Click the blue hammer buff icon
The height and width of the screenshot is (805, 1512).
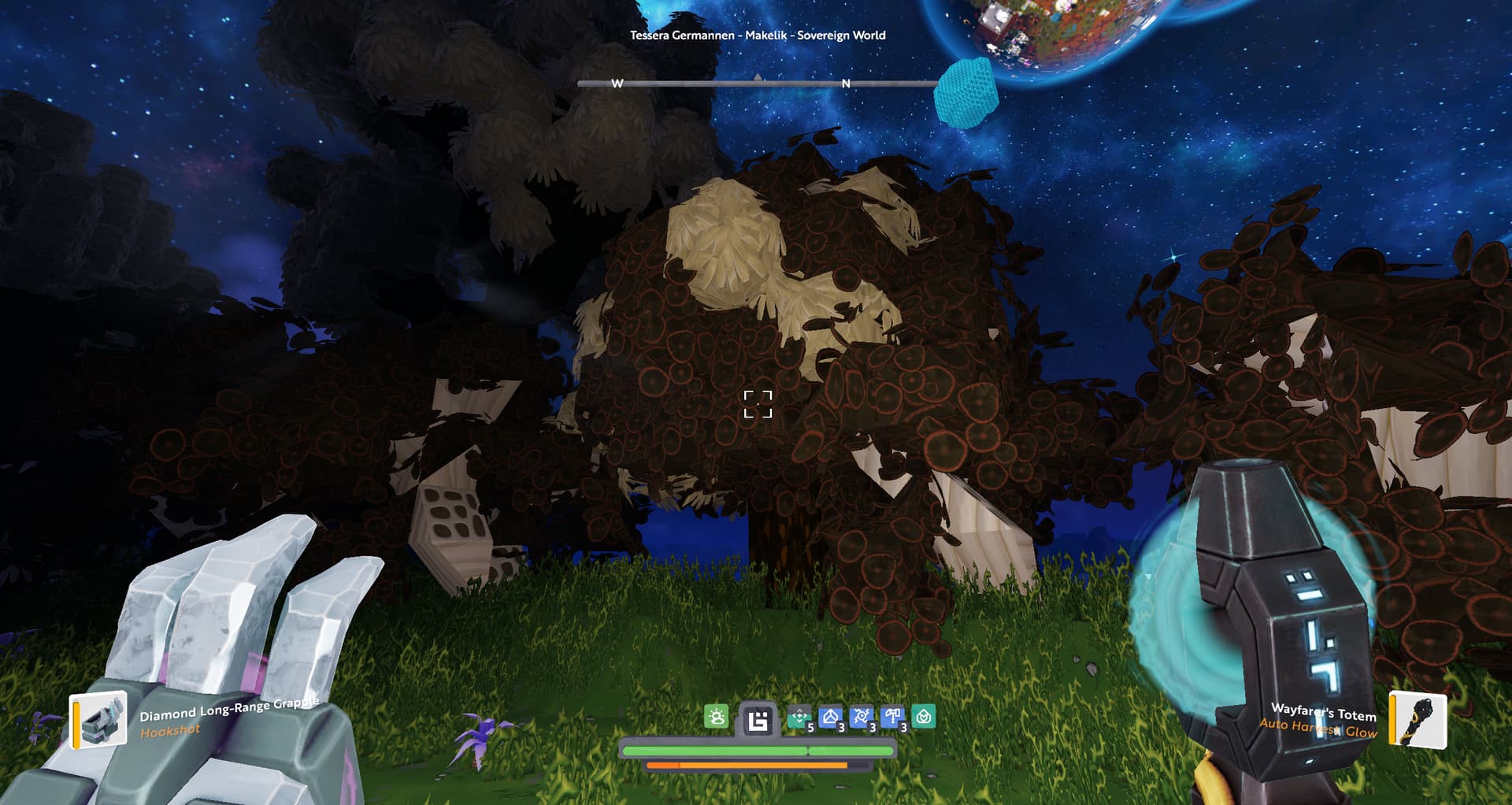[892, 717]
